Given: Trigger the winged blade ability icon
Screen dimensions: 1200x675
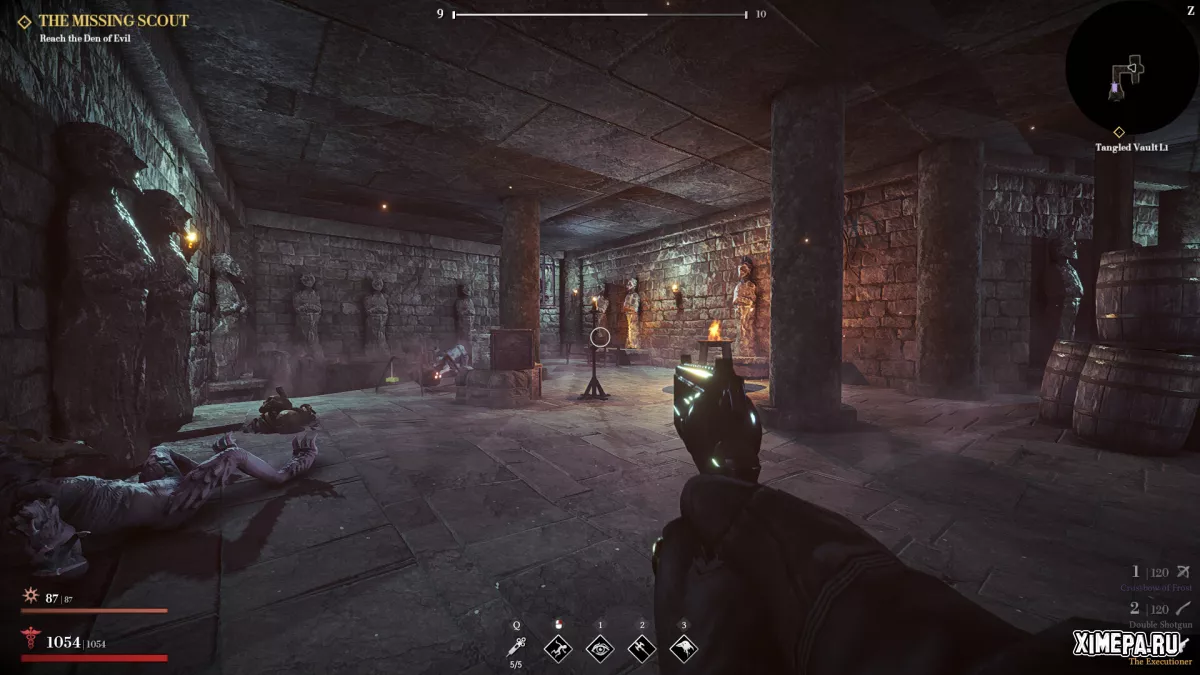Looking at the screenshot, I should (x=642, y=648).
